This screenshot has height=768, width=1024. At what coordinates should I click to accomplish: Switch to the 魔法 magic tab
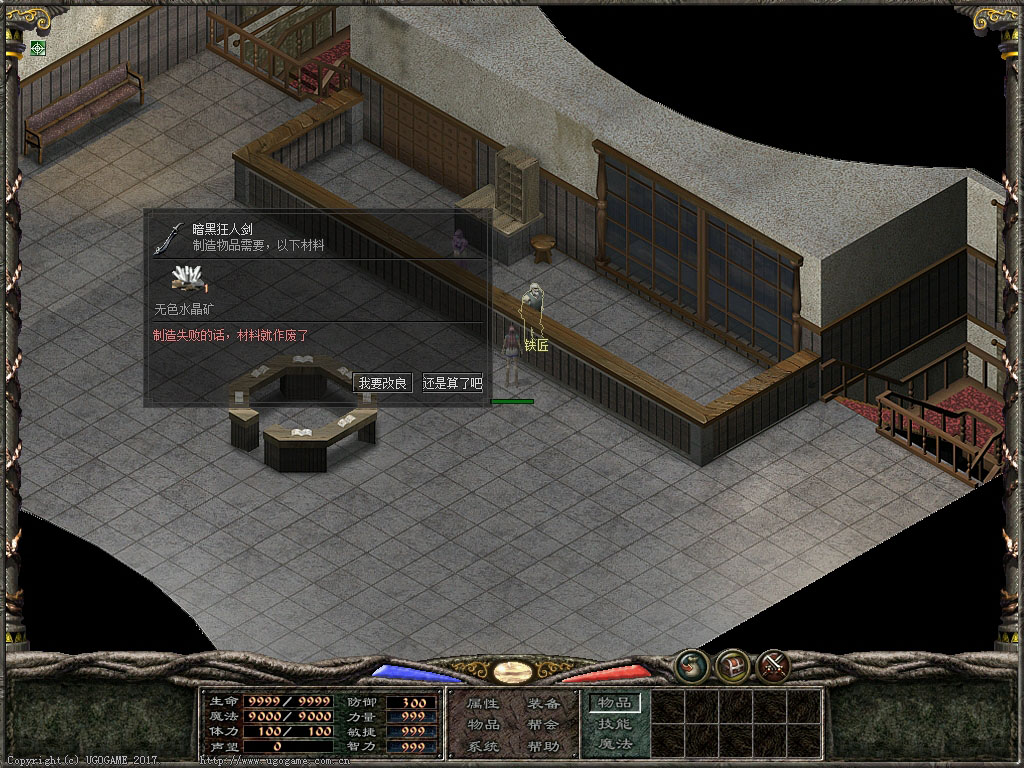(614, 744)
